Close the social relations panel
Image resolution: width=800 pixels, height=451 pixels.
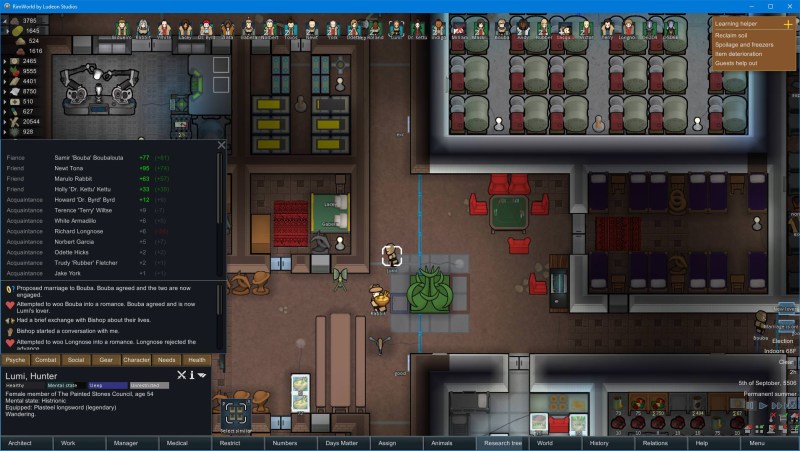(221, 146)
